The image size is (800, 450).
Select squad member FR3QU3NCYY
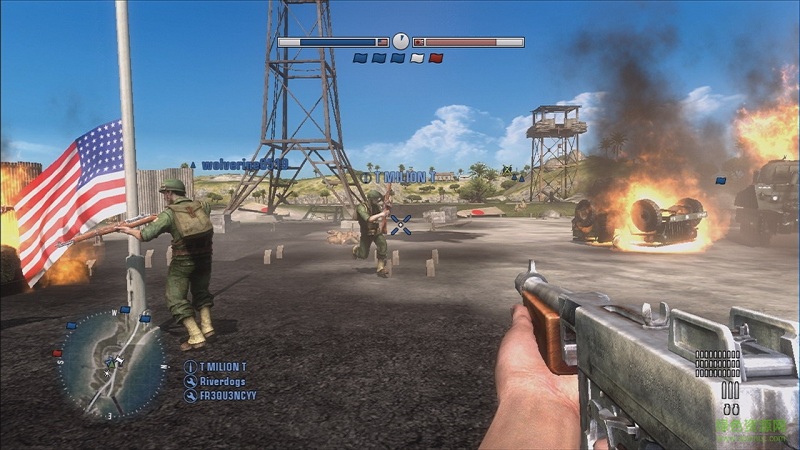(x=226, y=396)
